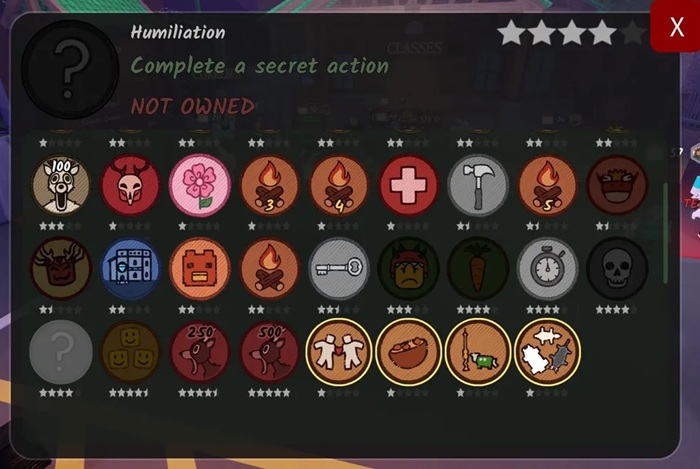Choose the white animal pelts badge

click(548, 352)
